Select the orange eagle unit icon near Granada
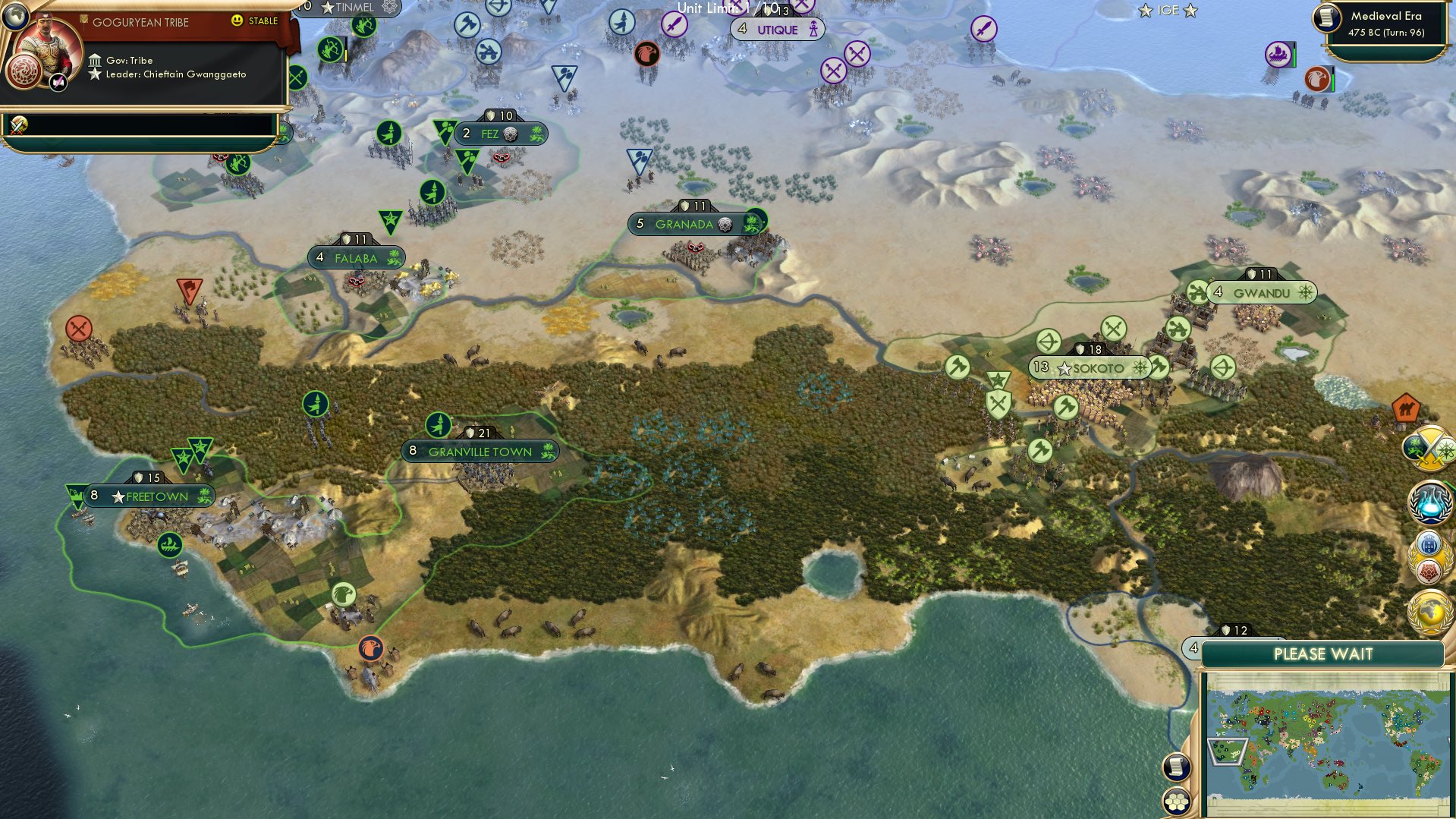The width and height of the screenshot is (1456, 819). [646, 55]
